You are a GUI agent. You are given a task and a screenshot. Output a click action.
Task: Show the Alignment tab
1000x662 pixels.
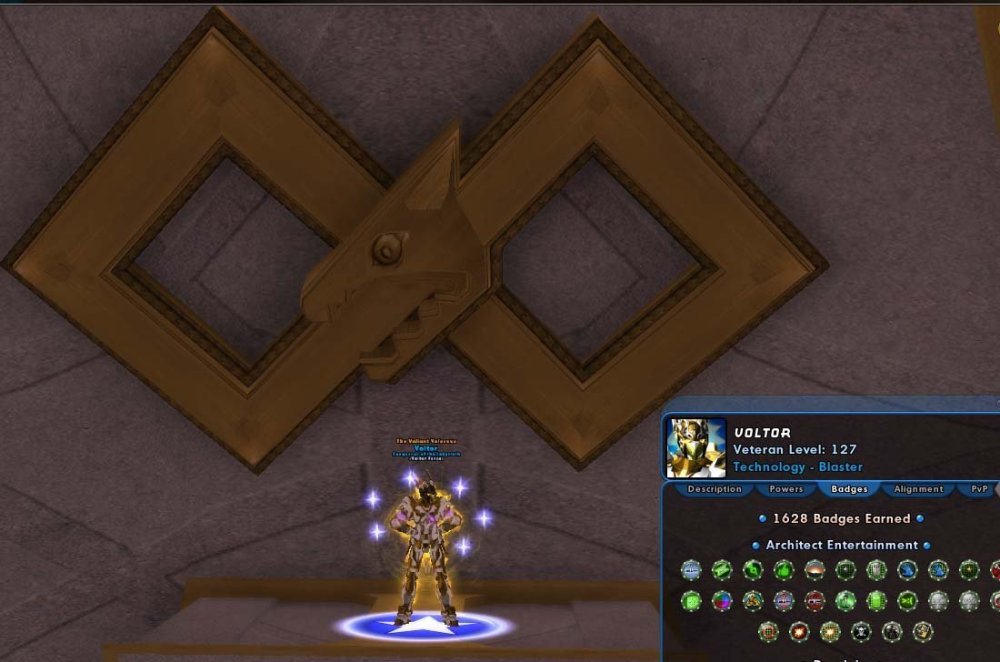click(918, 489)
